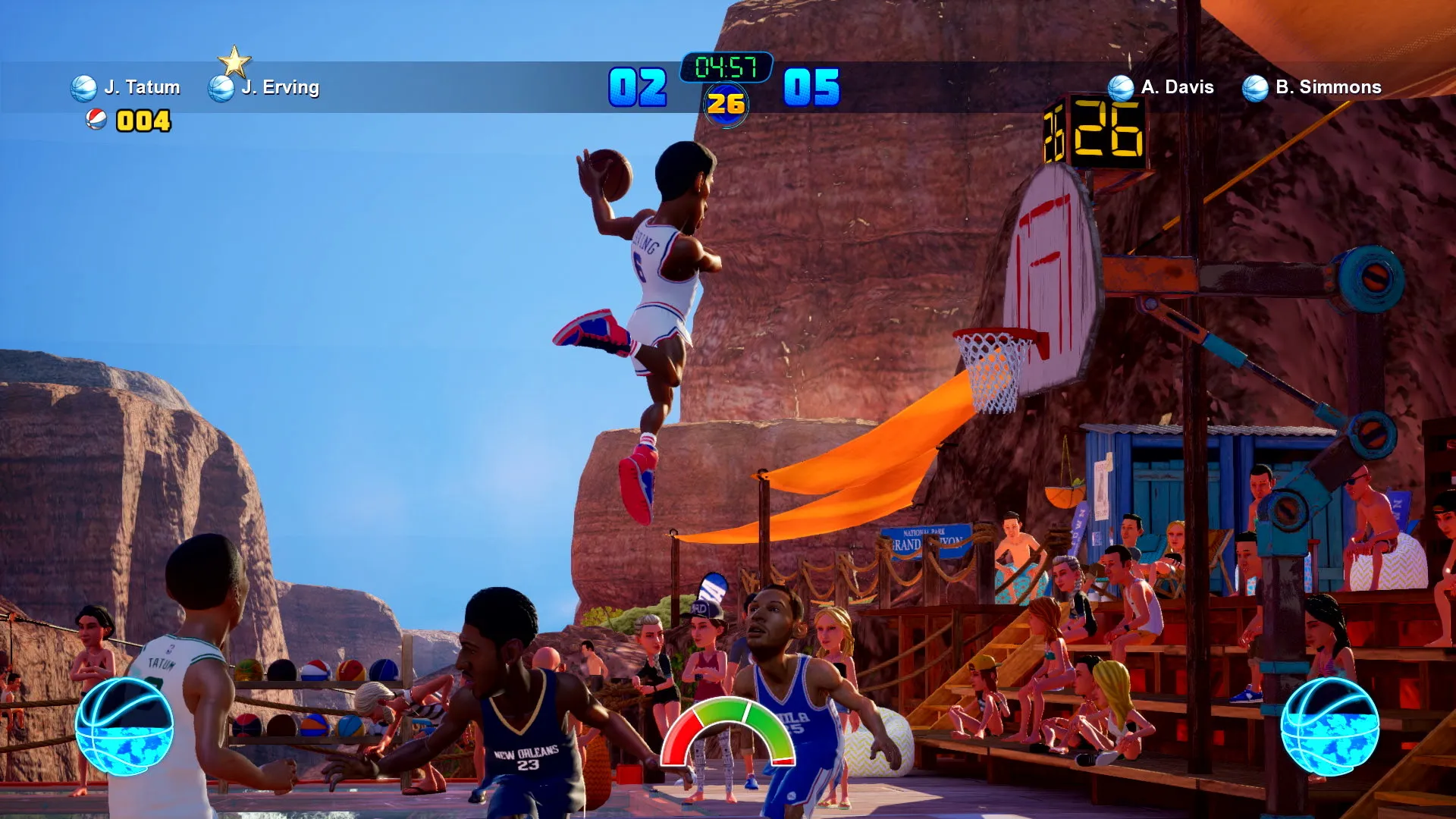The image size is (1456, 819).
Task: Click the basketball icon next to B. Simmons
Action: (x=1255, y=87)
